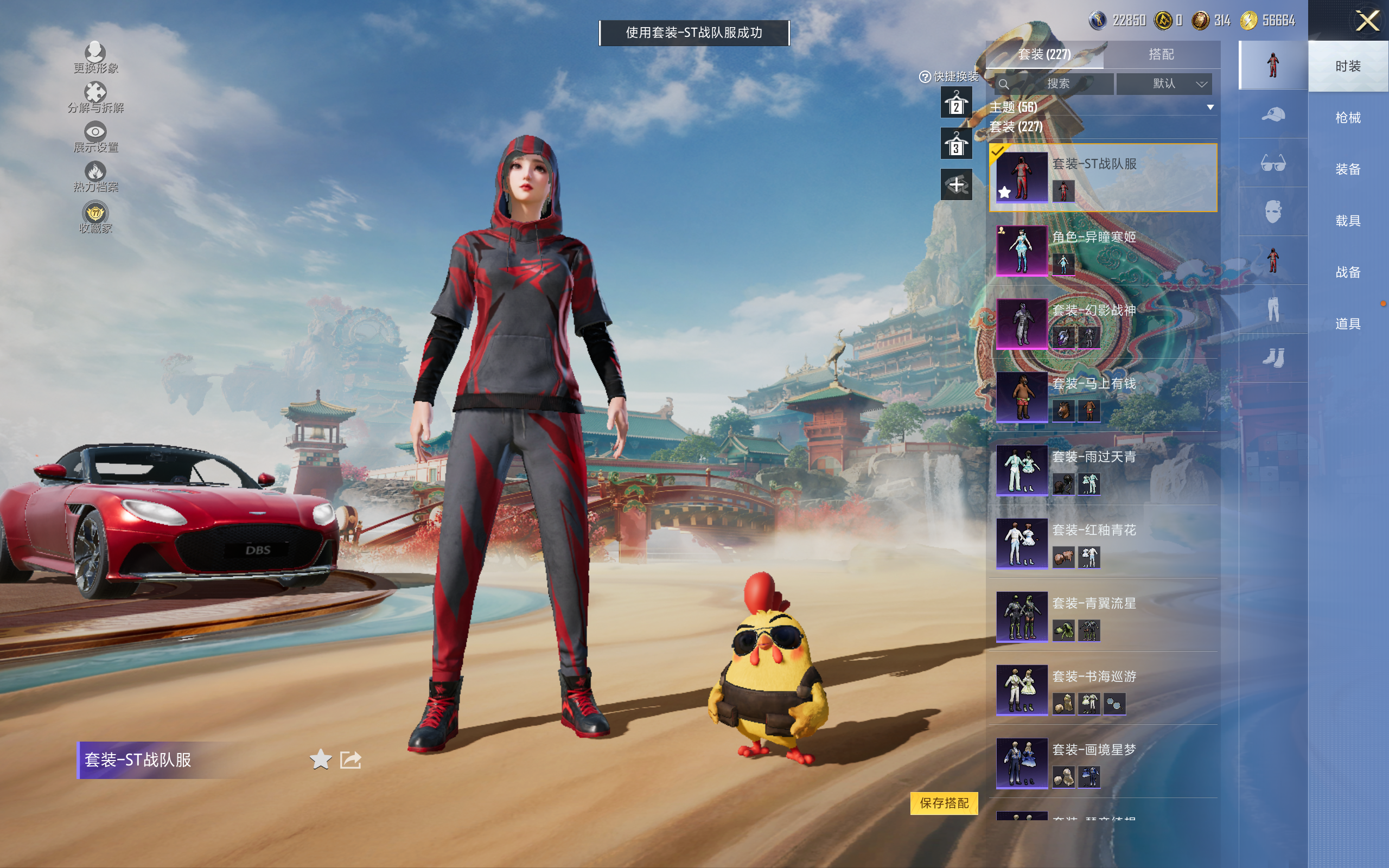Screen dimensions: 1389x868
Task: Click the 搜索 search field
Action: 1057,84
